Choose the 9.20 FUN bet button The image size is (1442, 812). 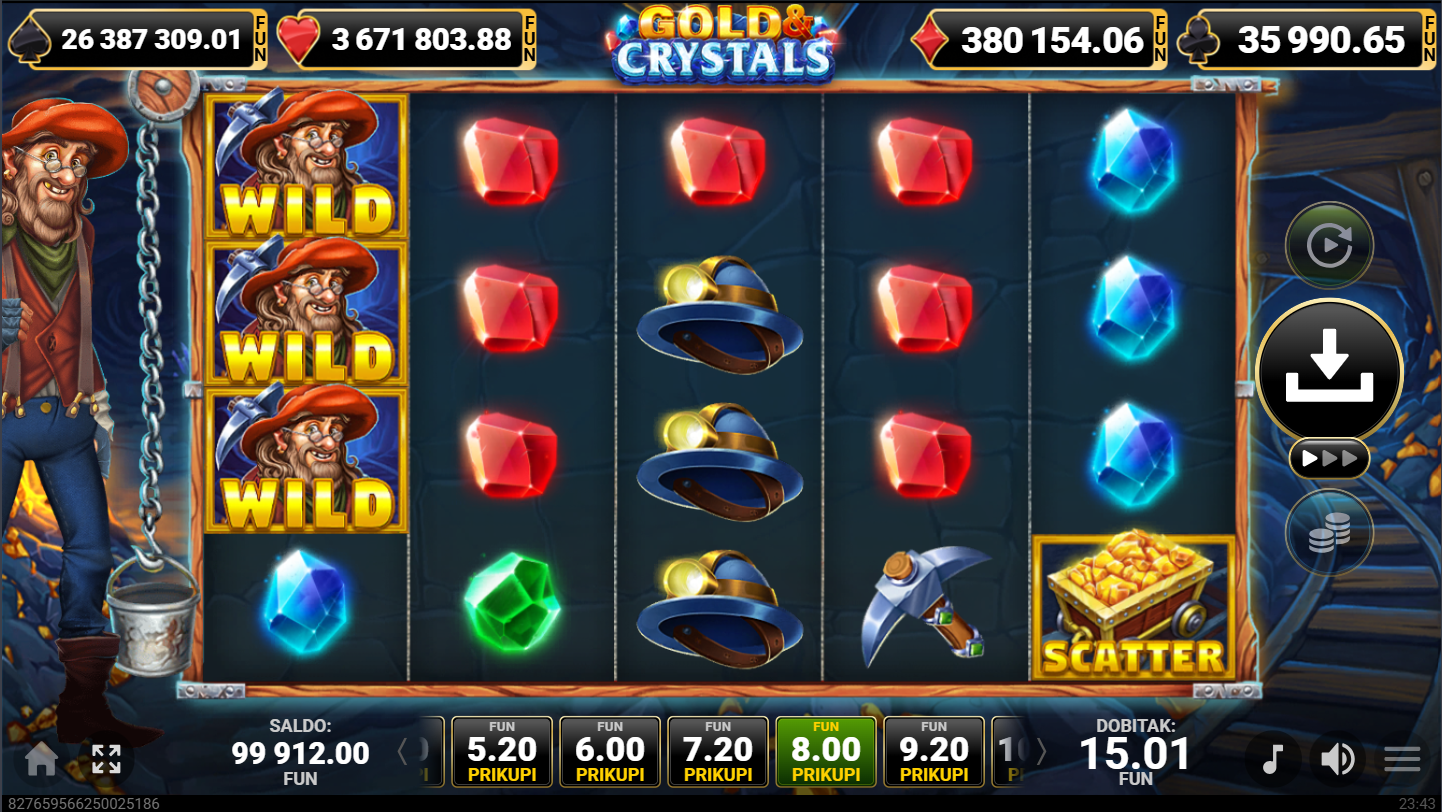click(x=934, y=751)
